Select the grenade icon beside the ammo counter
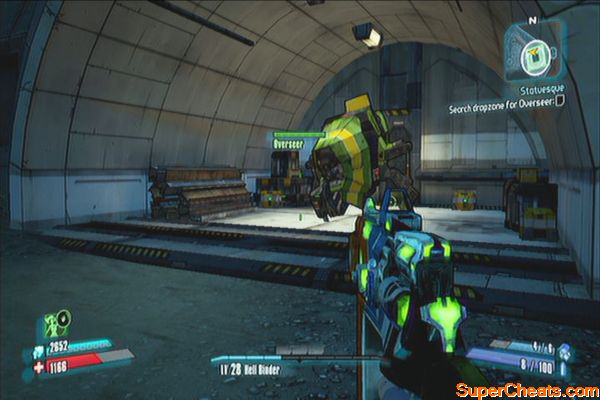Screen dimensions: 600x400 click(562, 350)
